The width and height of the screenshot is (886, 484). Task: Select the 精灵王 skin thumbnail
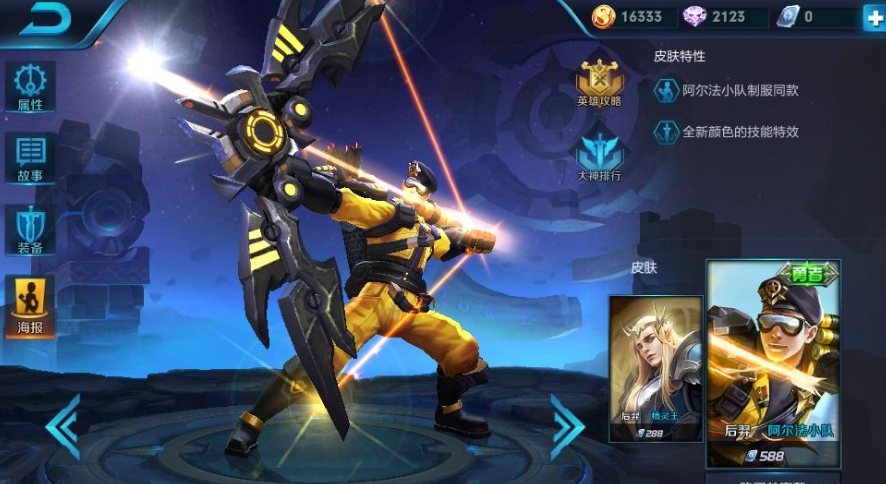pos(655,368)
